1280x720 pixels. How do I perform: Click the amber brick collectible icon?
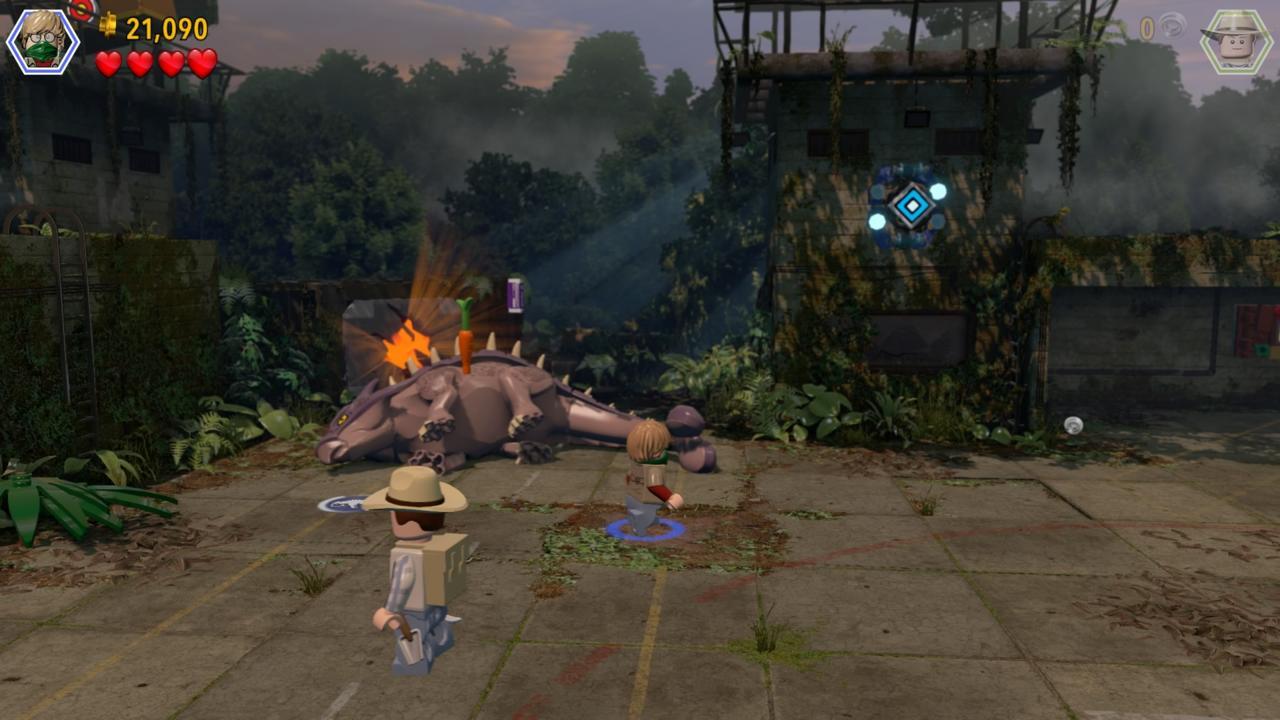coord(1172,26)
